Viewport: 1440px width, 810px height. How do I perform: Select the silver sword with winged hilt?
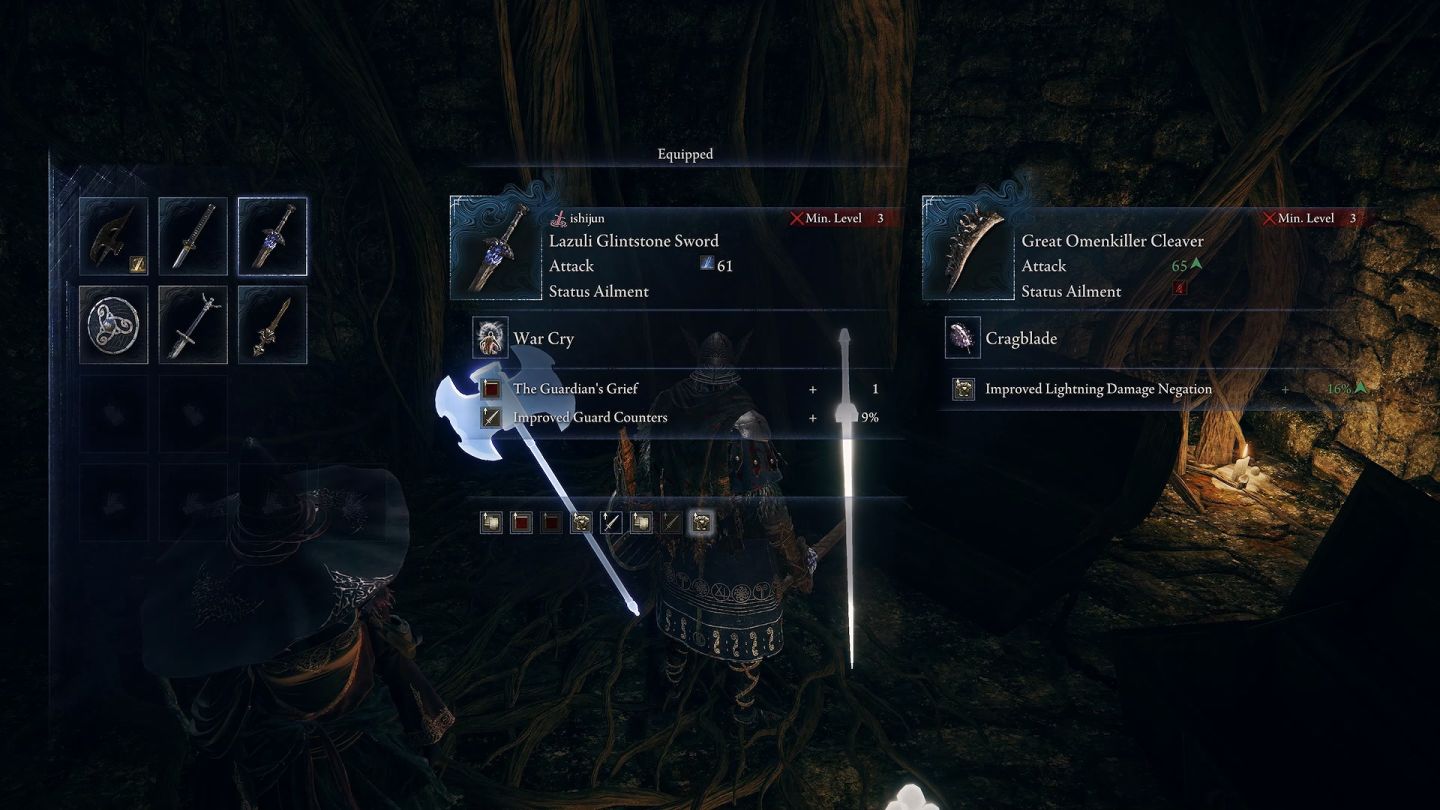click(193, 325)
